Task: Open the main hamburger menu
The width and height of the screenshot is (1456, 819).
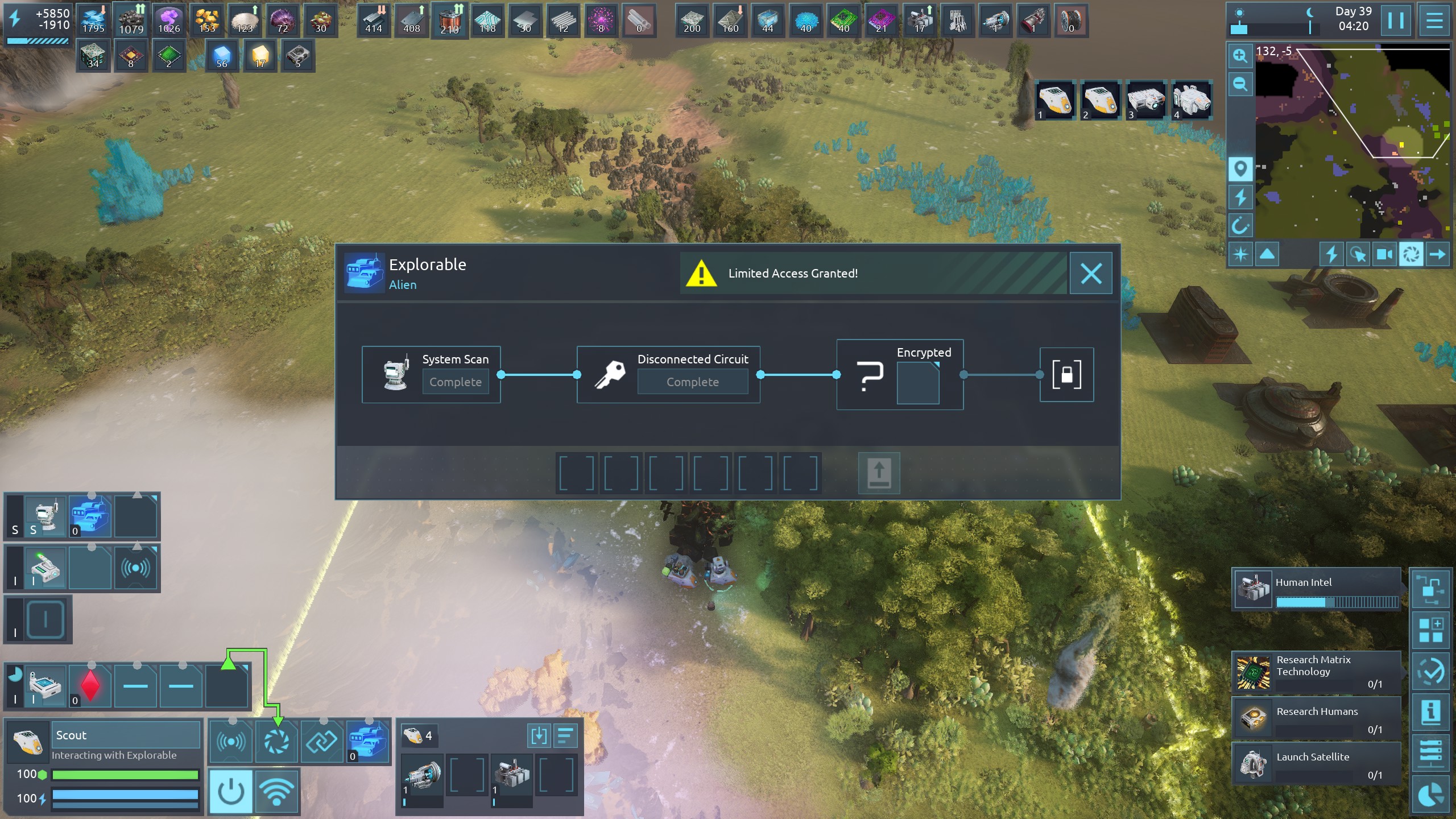Action: click(1434, 20)
